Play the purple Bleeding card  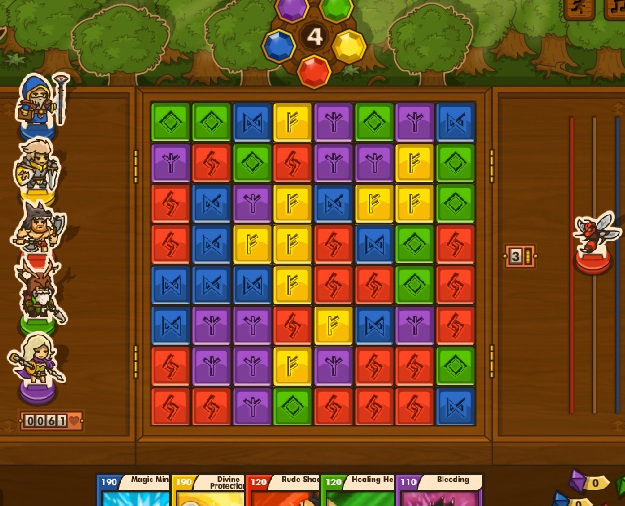point(438,491)
